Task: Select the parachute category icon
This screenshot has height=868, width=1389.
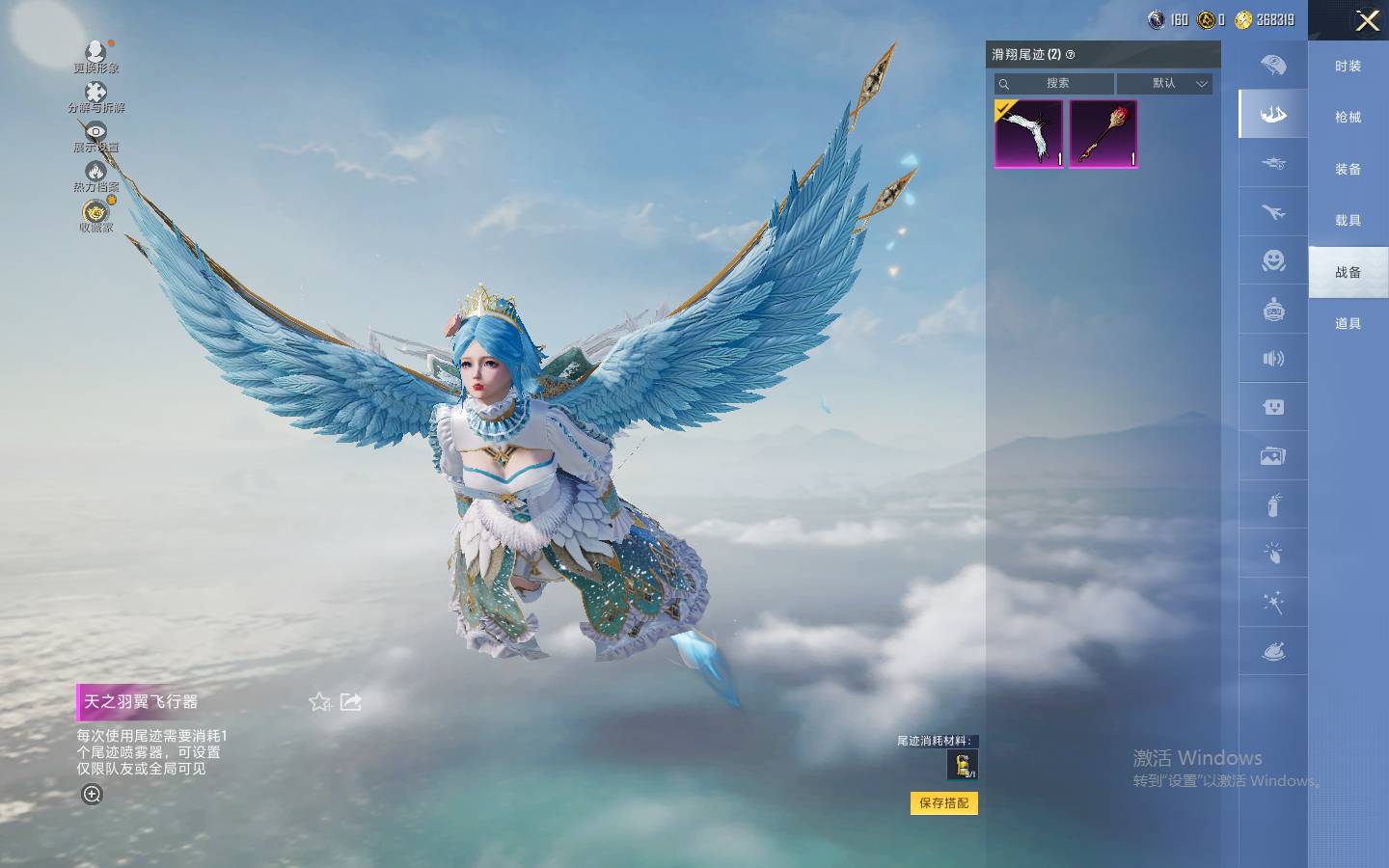Action: point(1273,66)
